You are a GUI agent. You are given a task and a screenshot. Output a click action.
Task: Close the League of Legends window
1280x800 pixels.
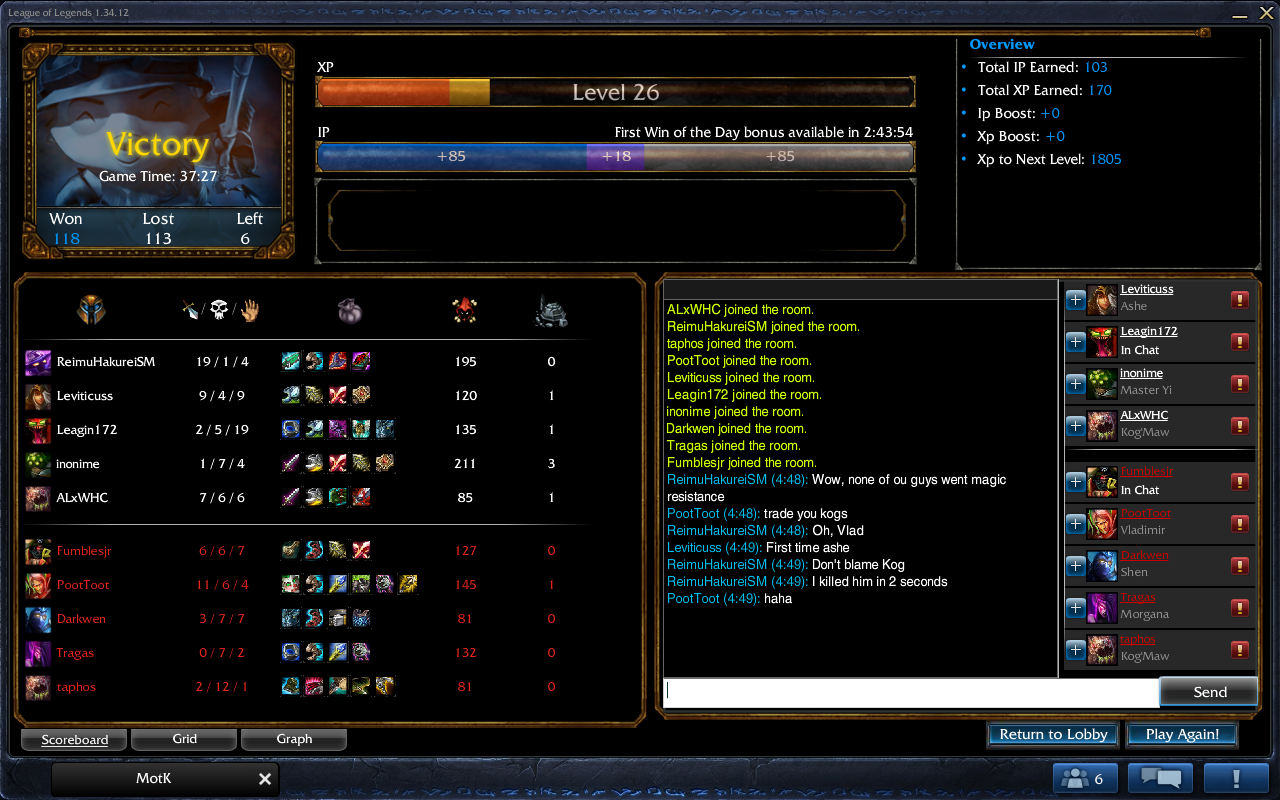pyautogui.click(x=1264, y=12)
